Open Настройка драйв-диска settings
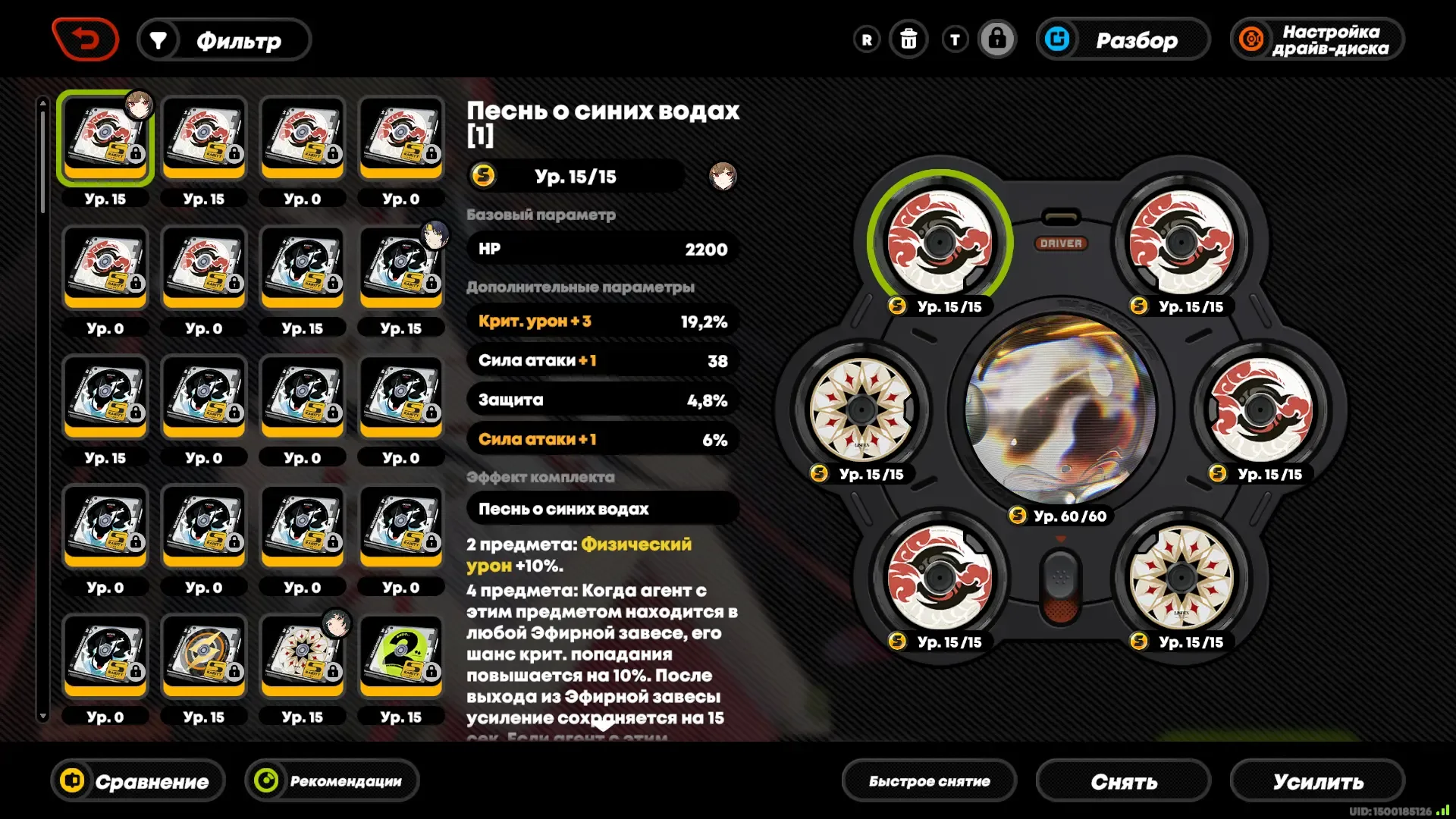 pos(1317,40)
